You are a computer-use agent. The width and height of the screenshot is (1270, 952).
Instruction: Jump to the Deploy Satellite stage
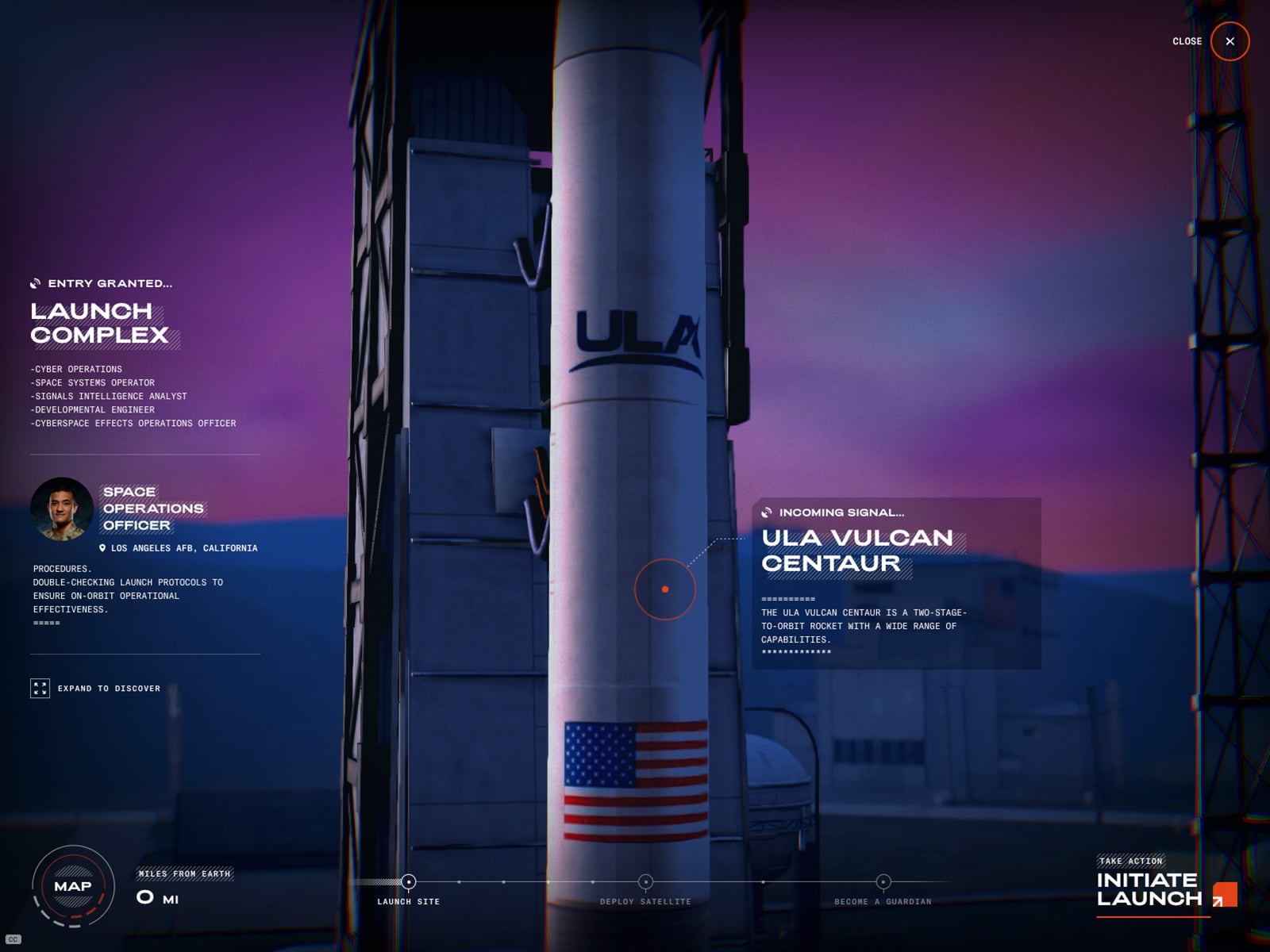(x=644, y=881)
